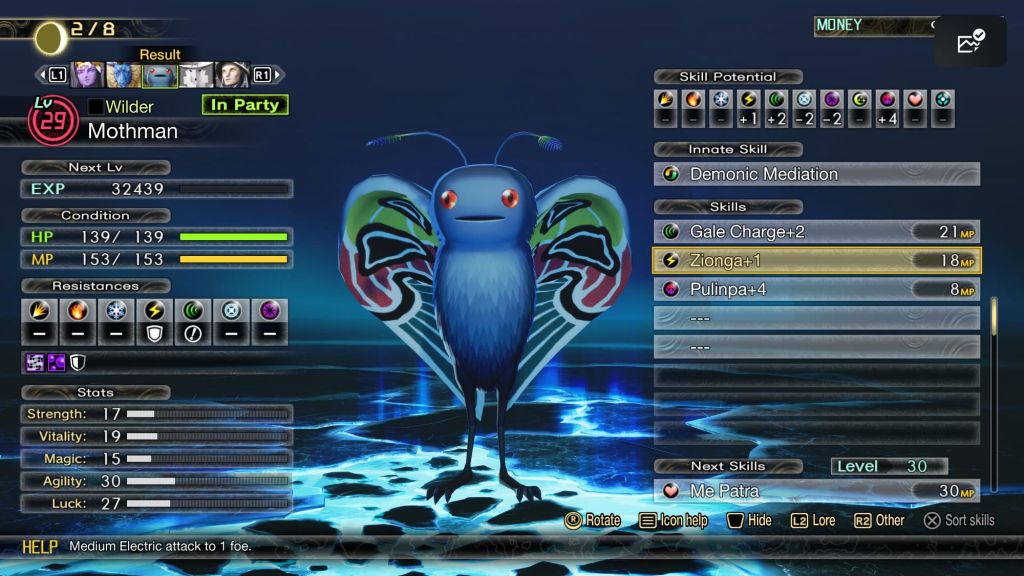Image resolution: width=1024 pixels, height=576 pixels.
Task: Click the Demonic Mediation innate skill
Action: coord(816,174)
